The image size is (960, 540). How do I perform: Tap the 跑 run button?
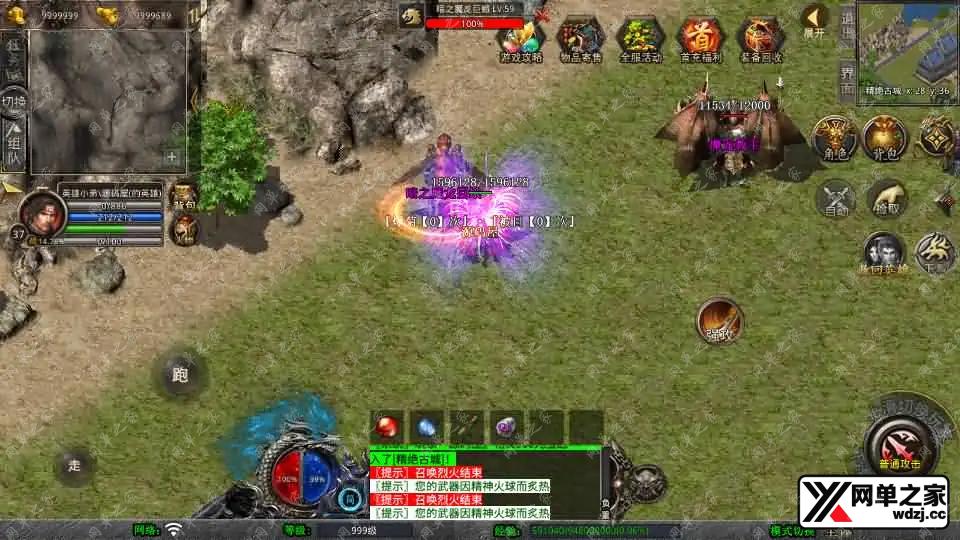[180, 376]
